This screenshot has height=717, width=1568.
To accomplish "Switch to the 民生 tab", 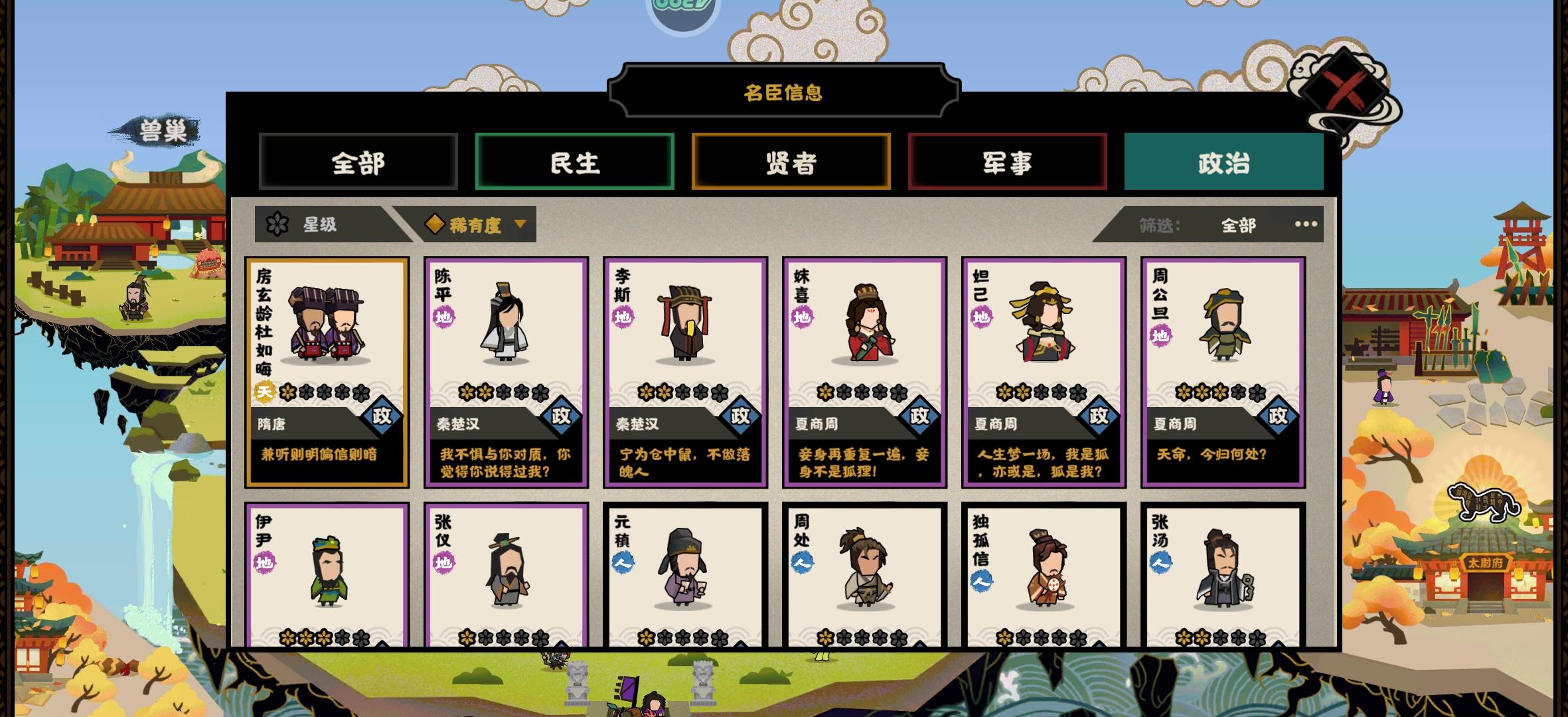I will pyautogui.click(x=575, y=163).
